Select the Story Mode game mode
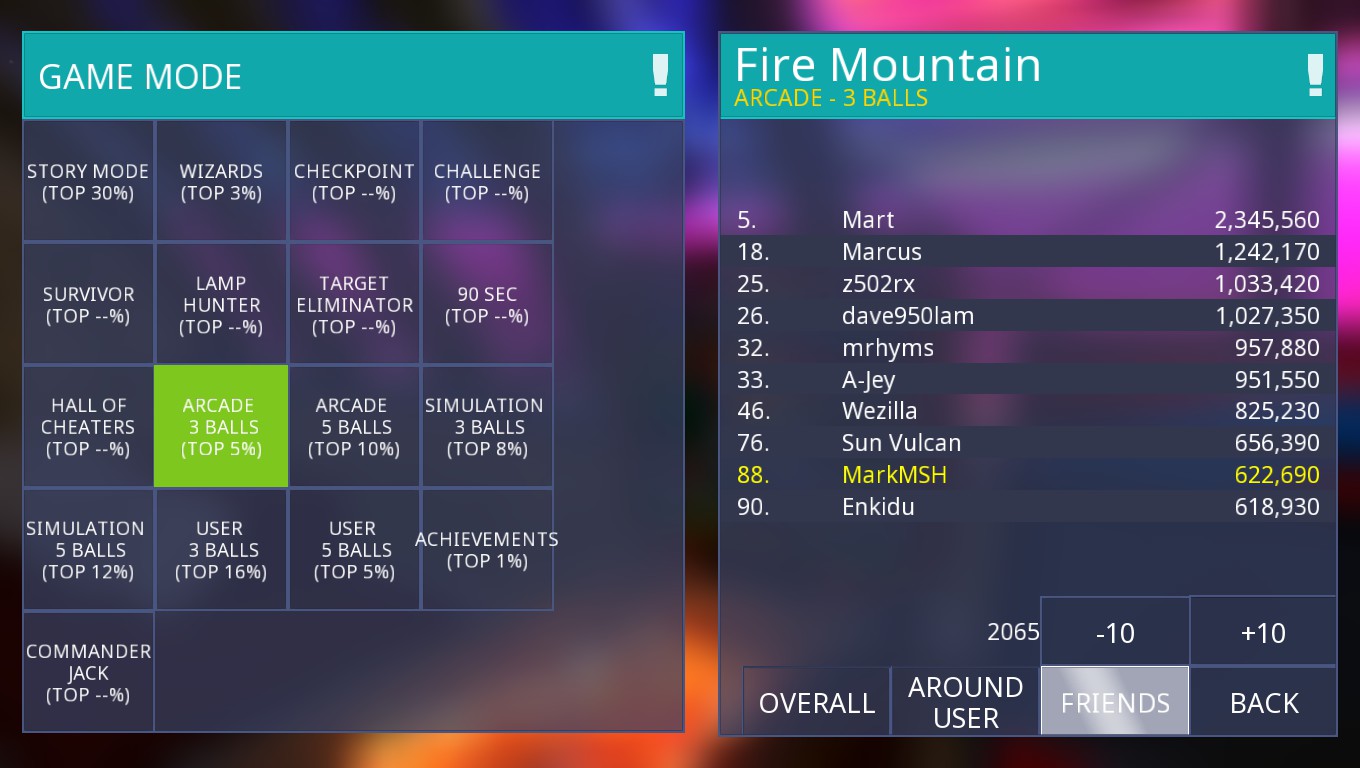This screenshot has width=1360, height=768. [88, 182]
